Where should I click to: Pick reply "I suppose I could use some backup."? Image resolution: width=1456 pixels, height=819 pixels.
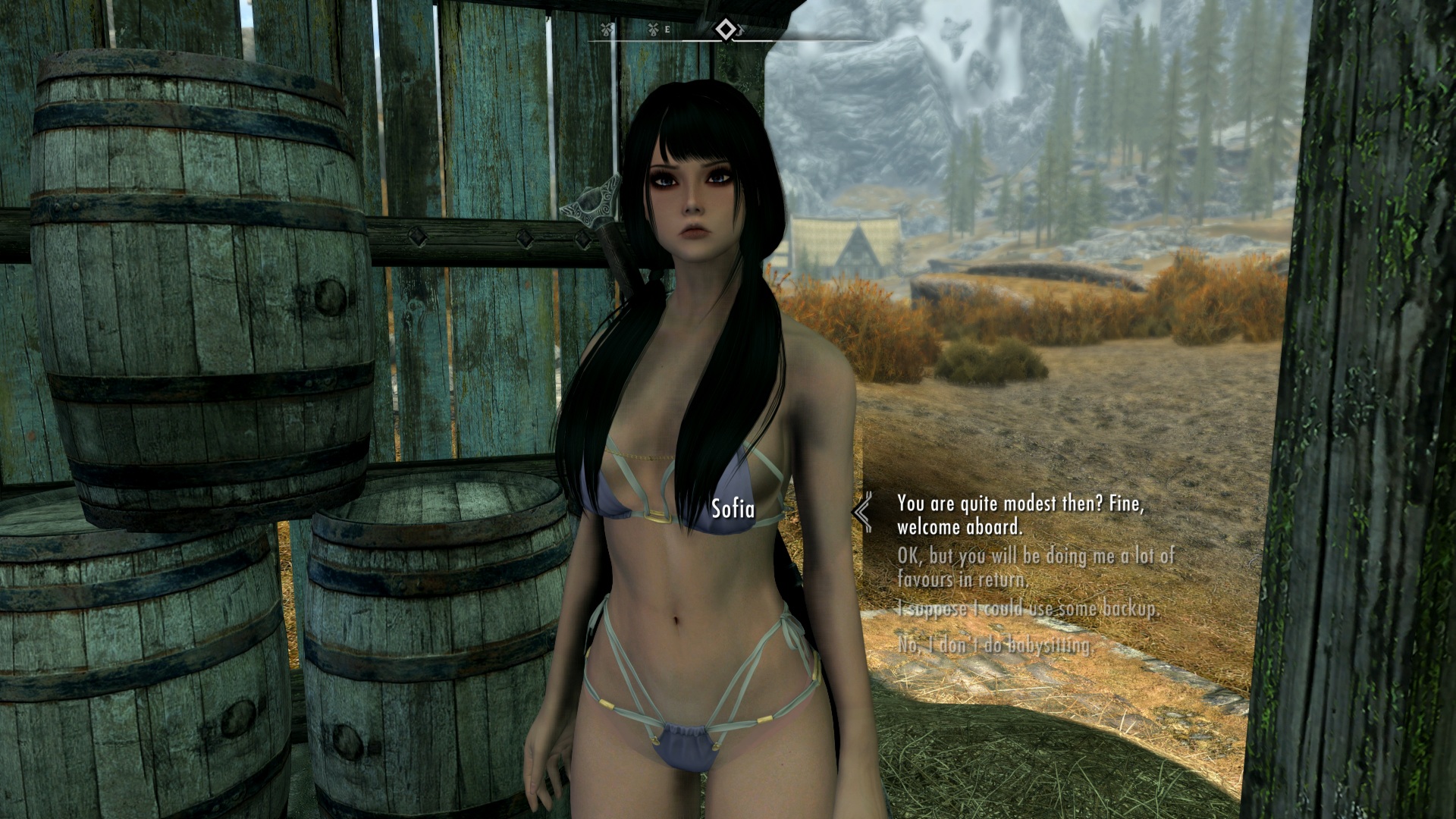coord(1028,609)
